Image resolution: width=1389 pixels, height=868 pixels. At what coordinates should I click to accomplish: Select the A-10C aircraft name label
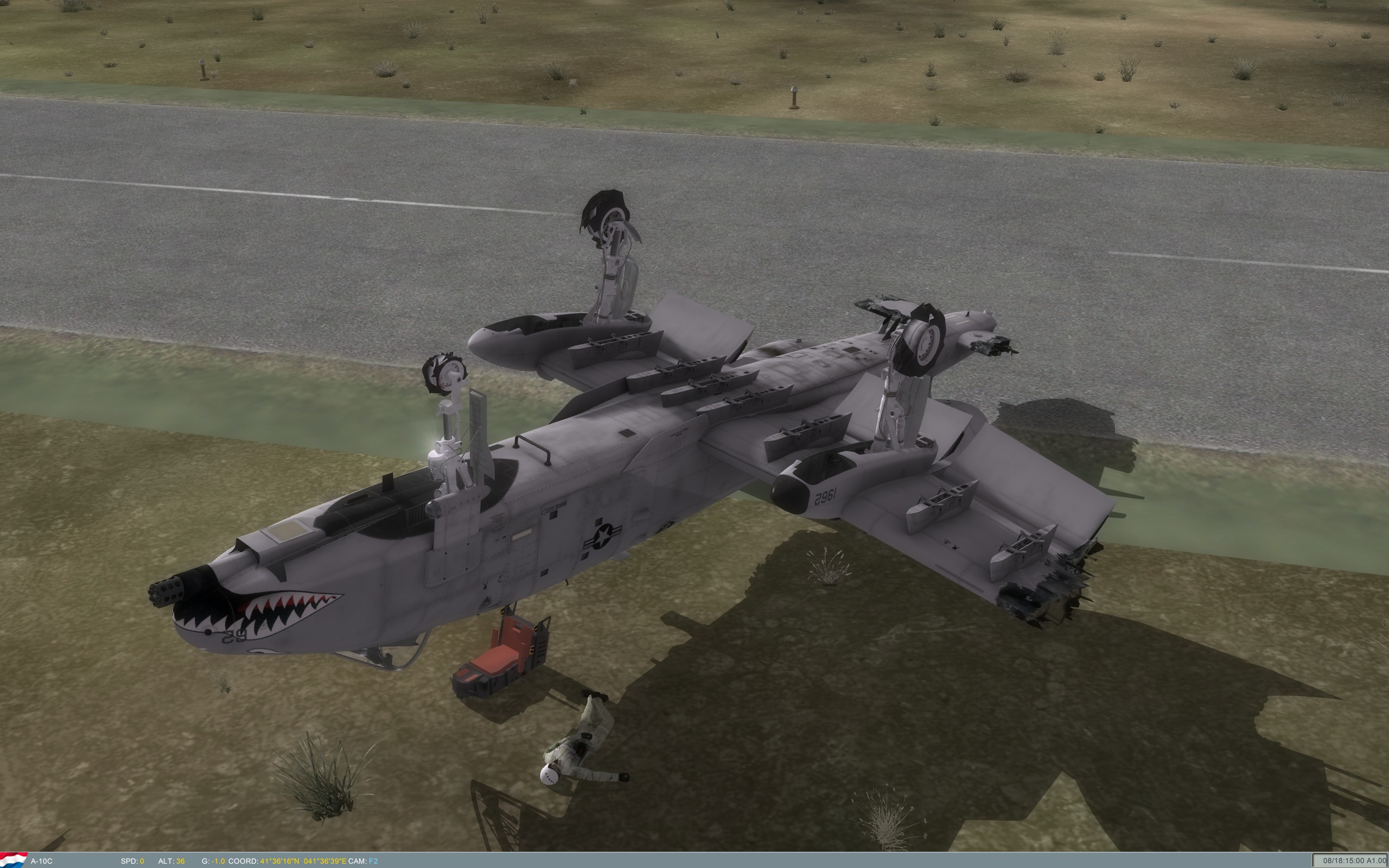click(x=42, y=861)
